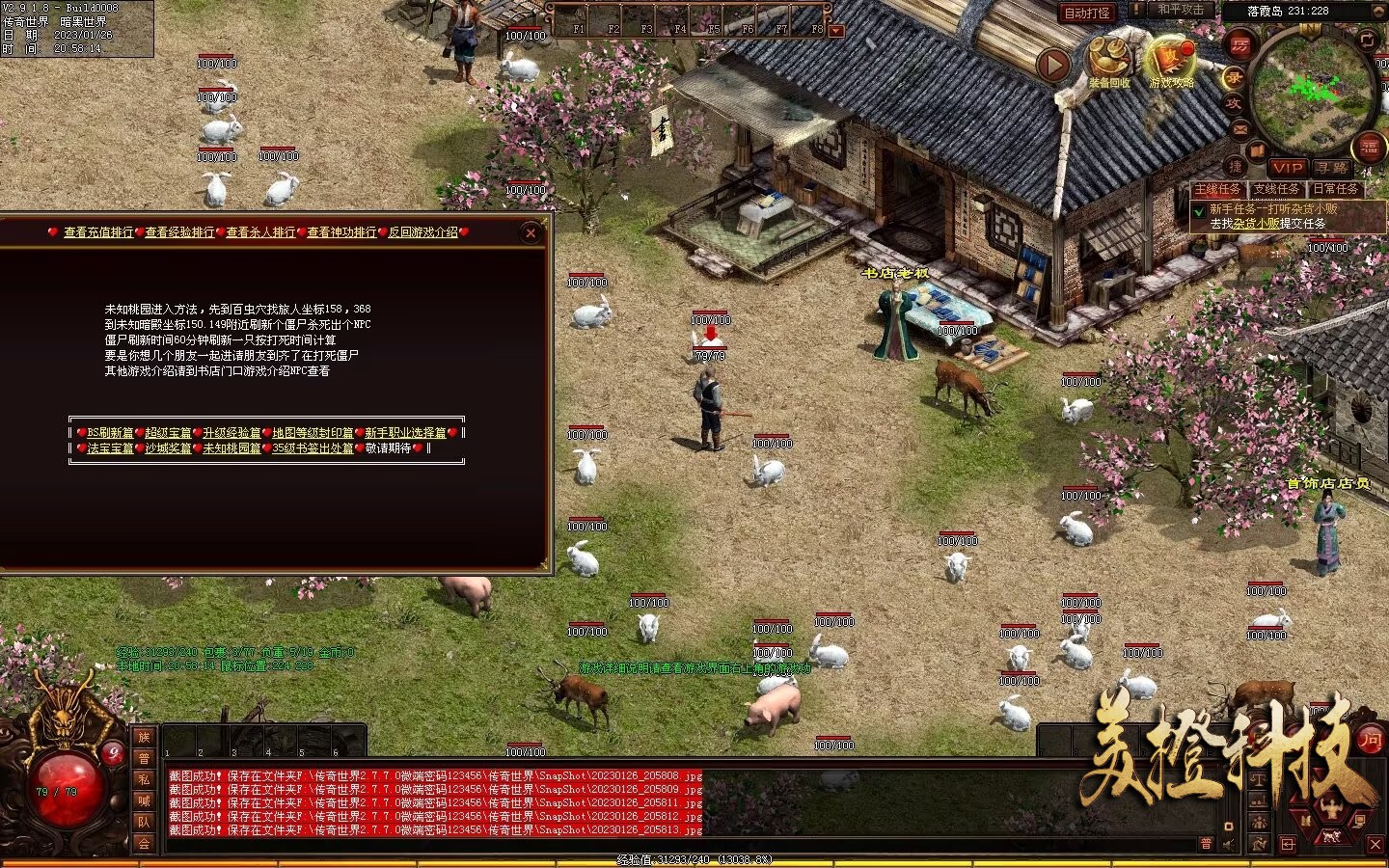Toggle 自动打怪 auto-fight button
The width and height of the screenshot is (1389, 868).
click(1087, 13)
